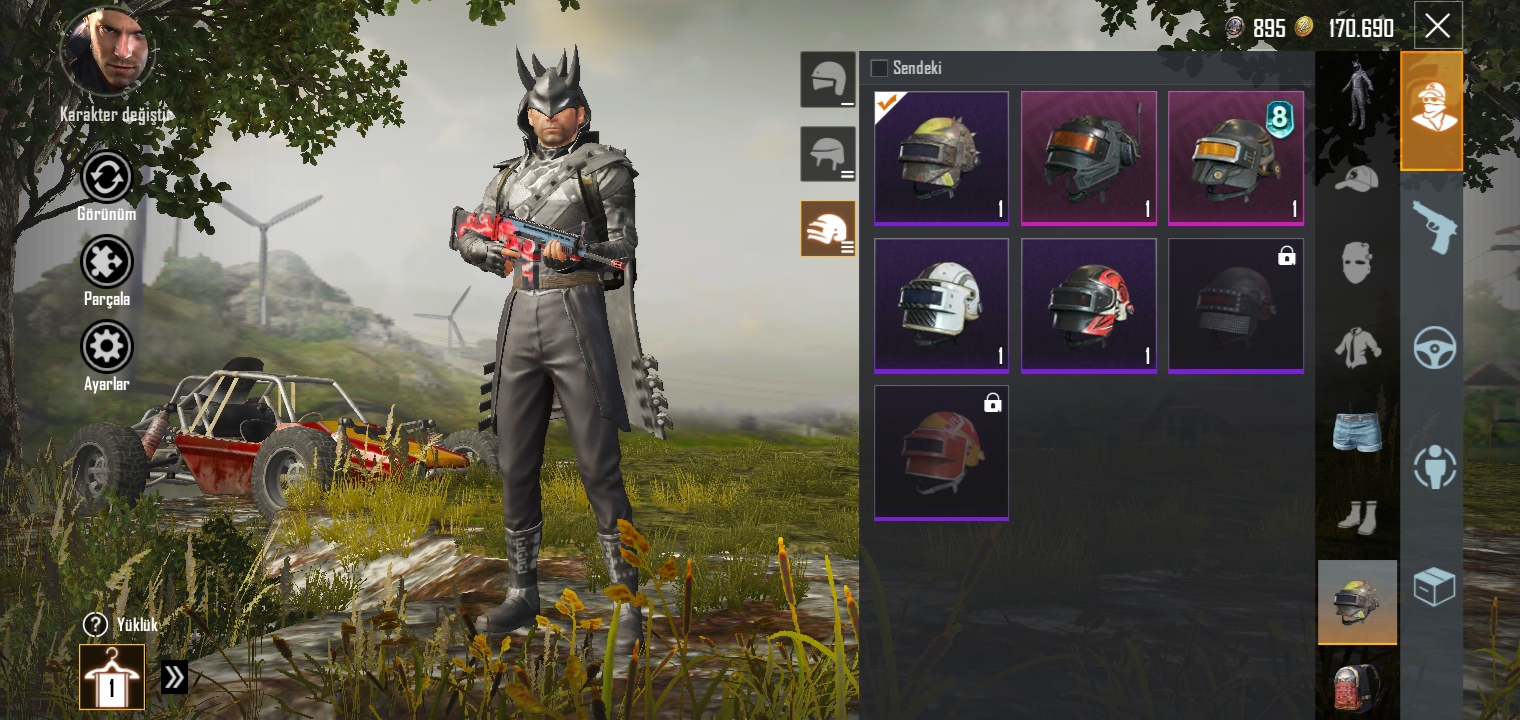Open the Görünüm appearance option
1520x720 pixels.
pos(106,178)
